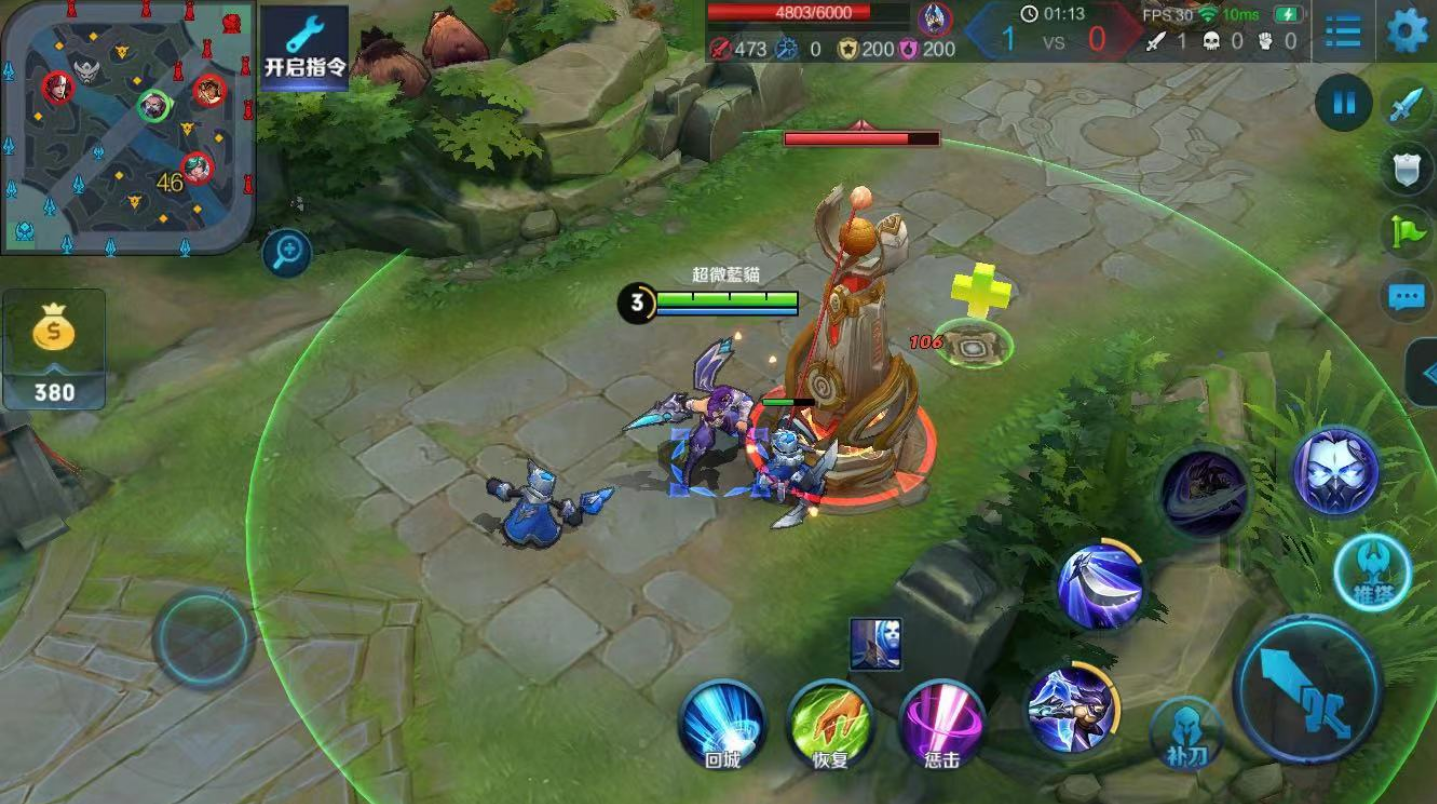Click the minimap

point(127,127)
